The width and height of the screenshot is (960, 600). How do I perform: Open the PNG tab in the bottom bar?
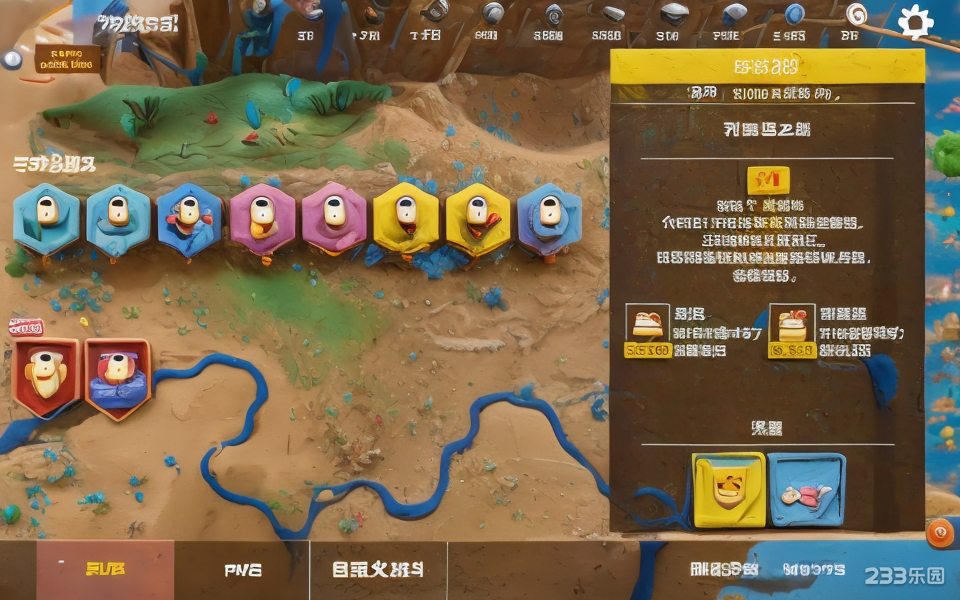[242, 570]
